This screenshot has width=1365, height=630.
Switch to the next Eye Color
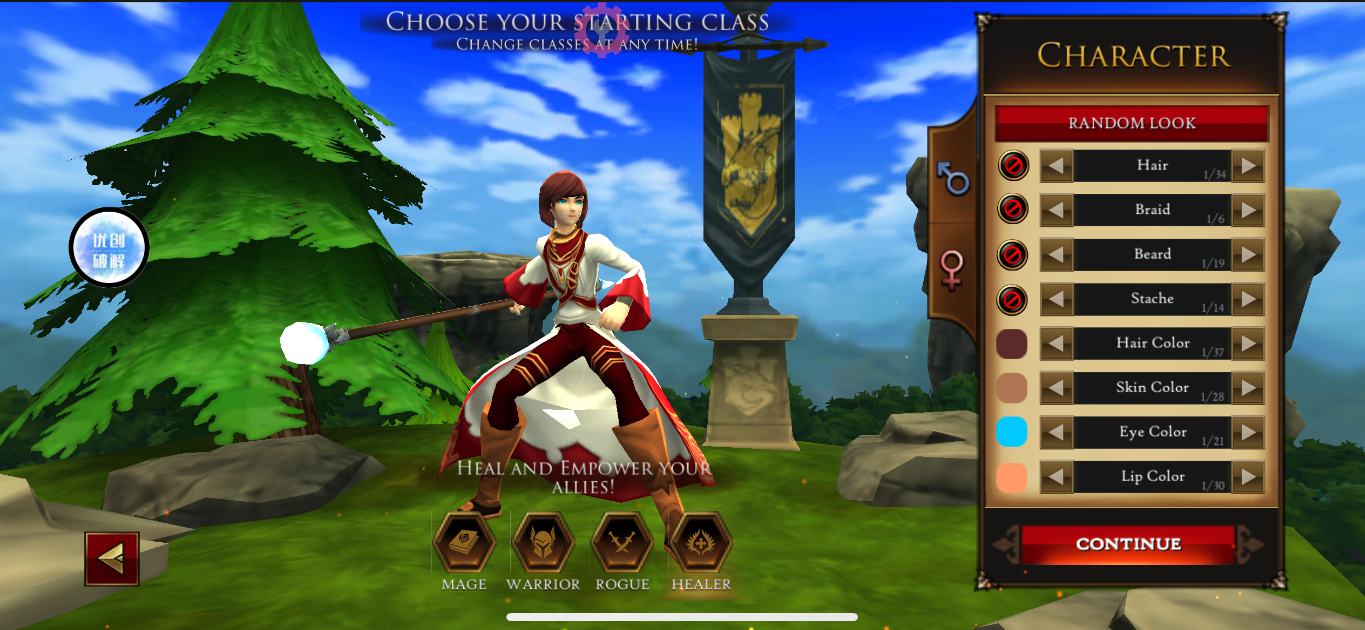(x=1248, y=432)
